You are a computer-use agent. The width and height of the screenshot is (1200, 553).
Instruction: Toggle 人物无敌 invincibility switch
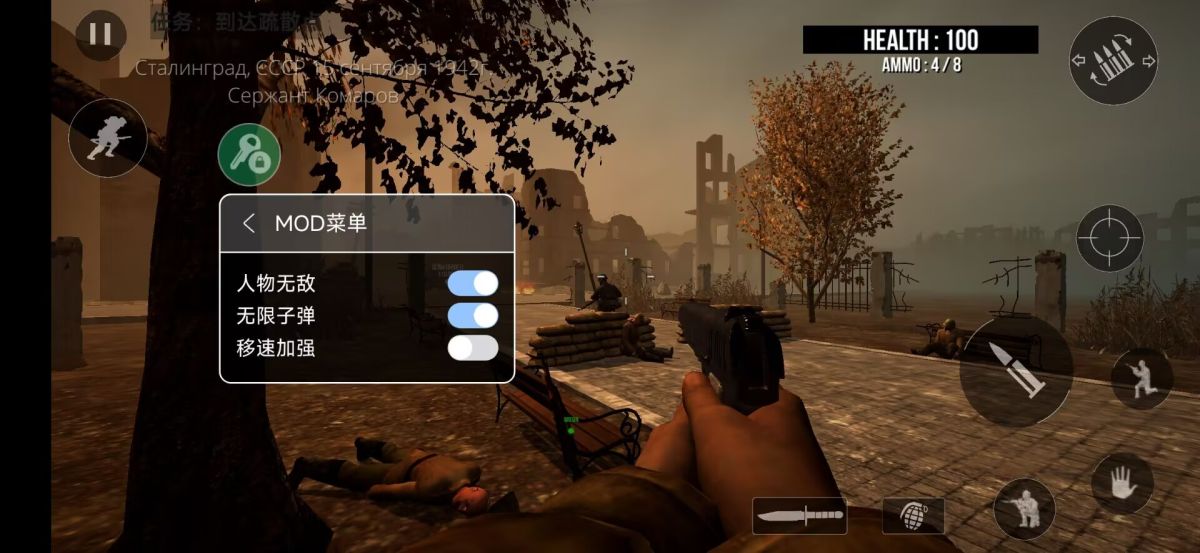472,283
